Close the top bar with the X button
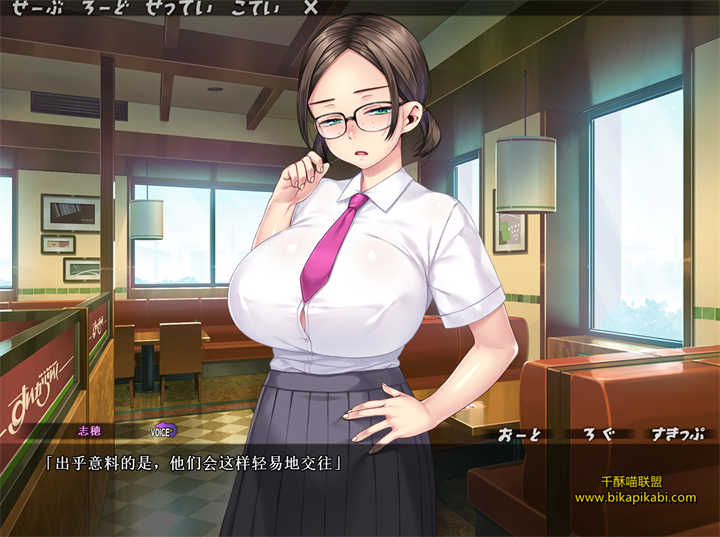720x537 pixels. [310, 7]
